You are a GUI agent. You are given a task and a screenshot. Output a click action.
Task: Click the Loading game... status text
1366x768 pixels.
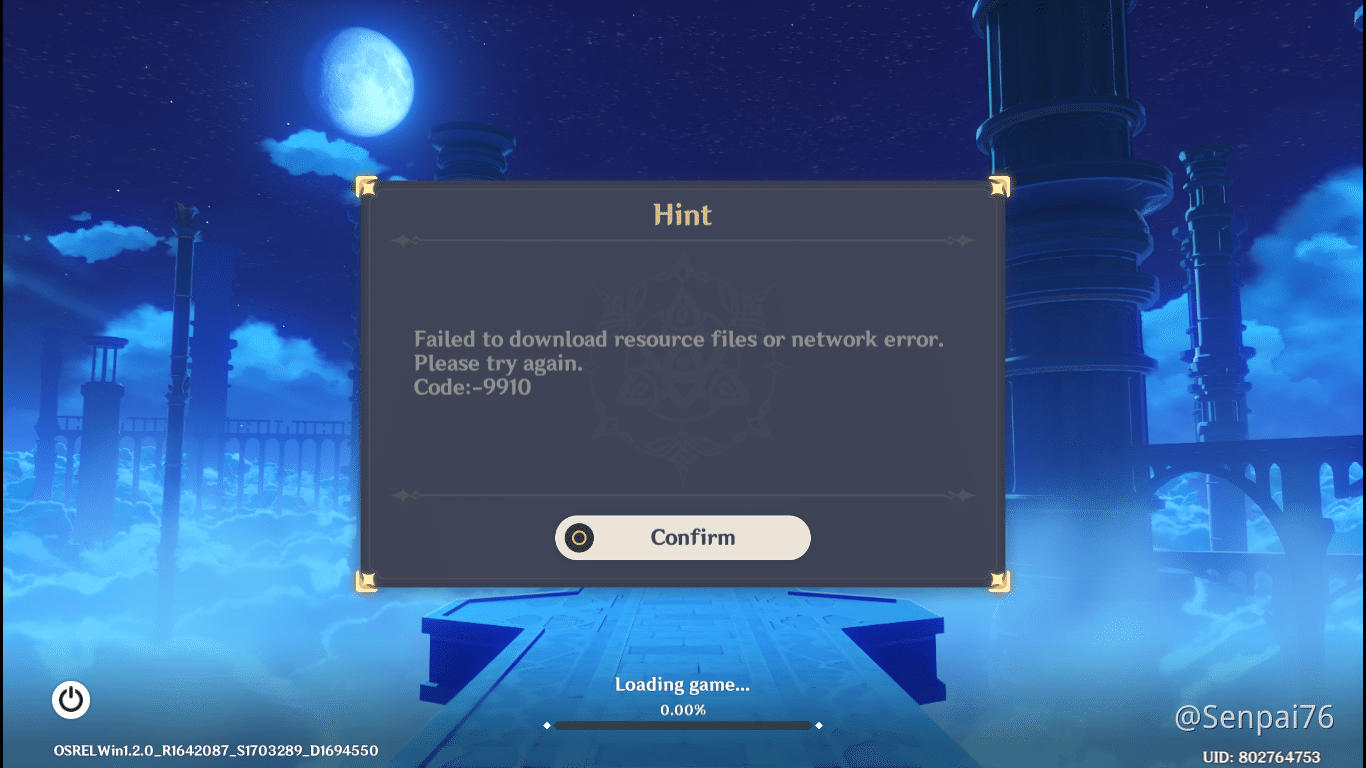tap(681, 685)
